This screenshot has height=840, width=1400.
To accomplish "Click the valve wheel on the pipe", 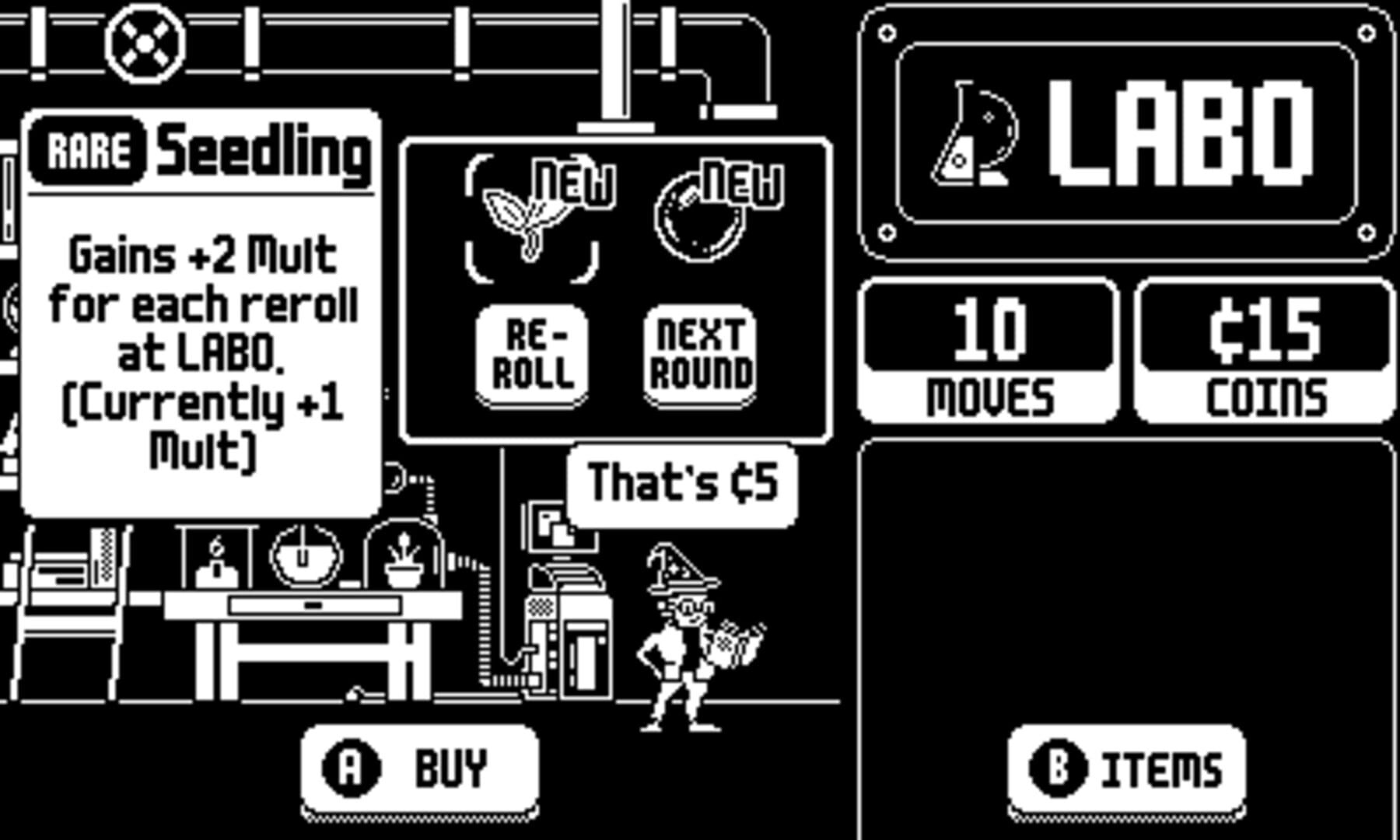I will (144, 43).
